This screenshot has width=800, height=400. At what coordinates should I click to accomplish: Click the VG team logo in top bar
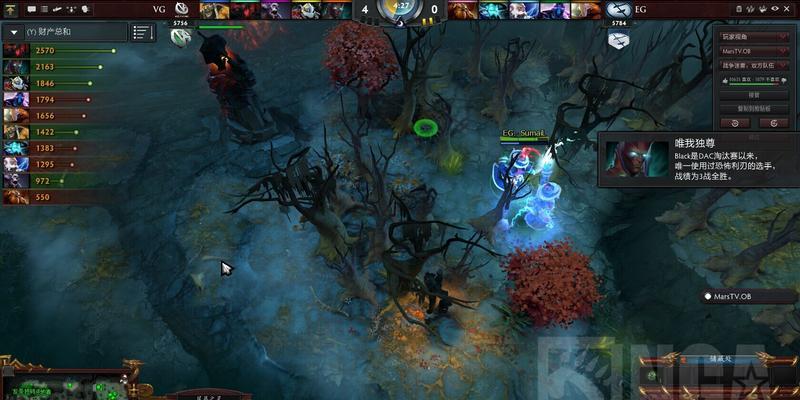[x=182, y=9]
